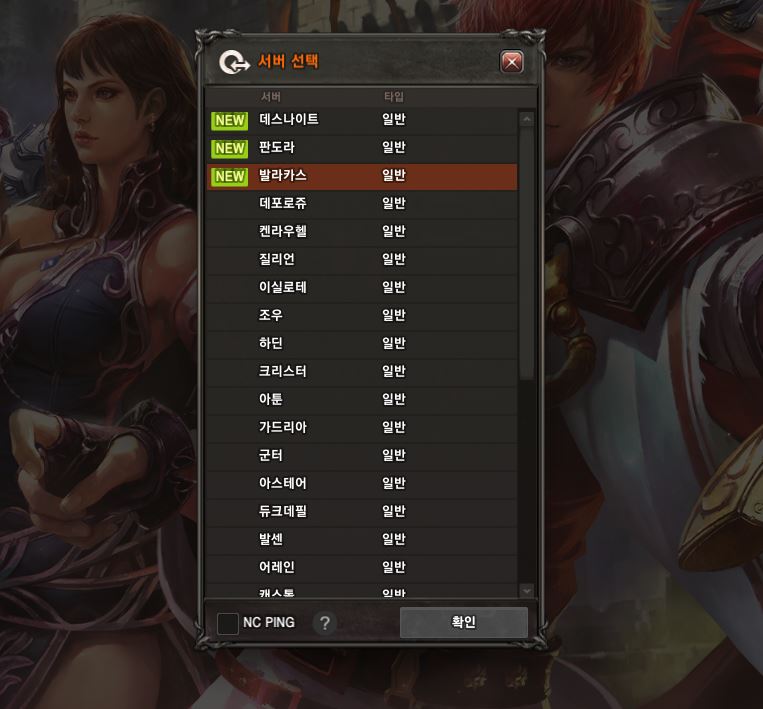
Task: Pick the 크리스터 server row
Action: click(283, 372)
